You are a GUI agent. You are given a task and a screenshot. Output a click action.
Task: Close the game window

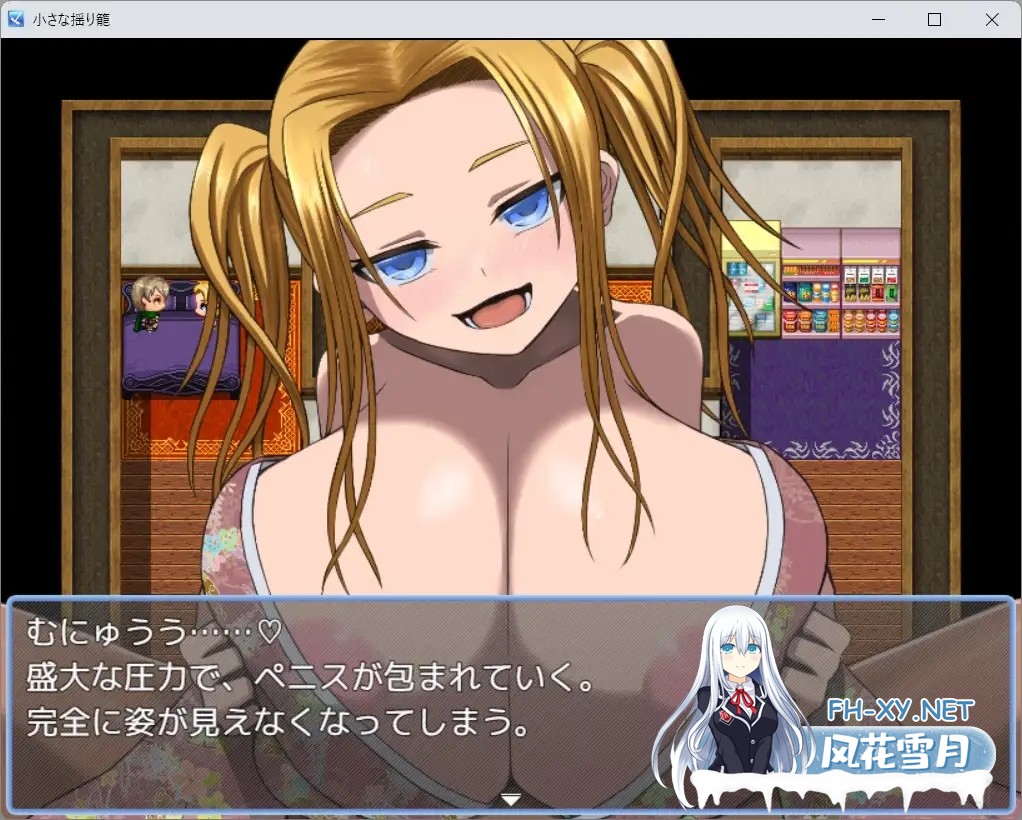point(991,19)
